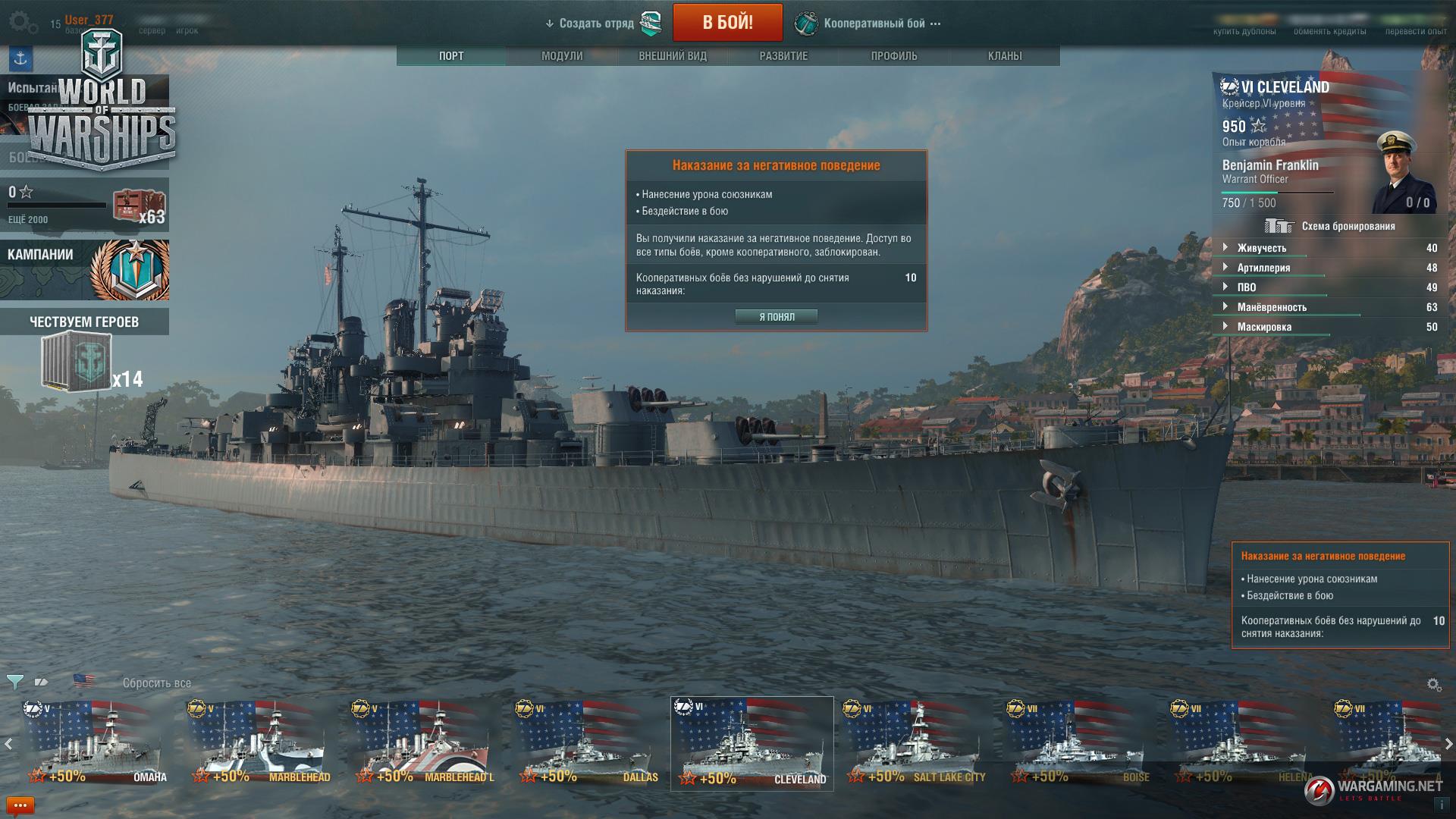1456x819 pixels.
Task: Open the КЛАНЫ tab
Action: pos(1005,56)
